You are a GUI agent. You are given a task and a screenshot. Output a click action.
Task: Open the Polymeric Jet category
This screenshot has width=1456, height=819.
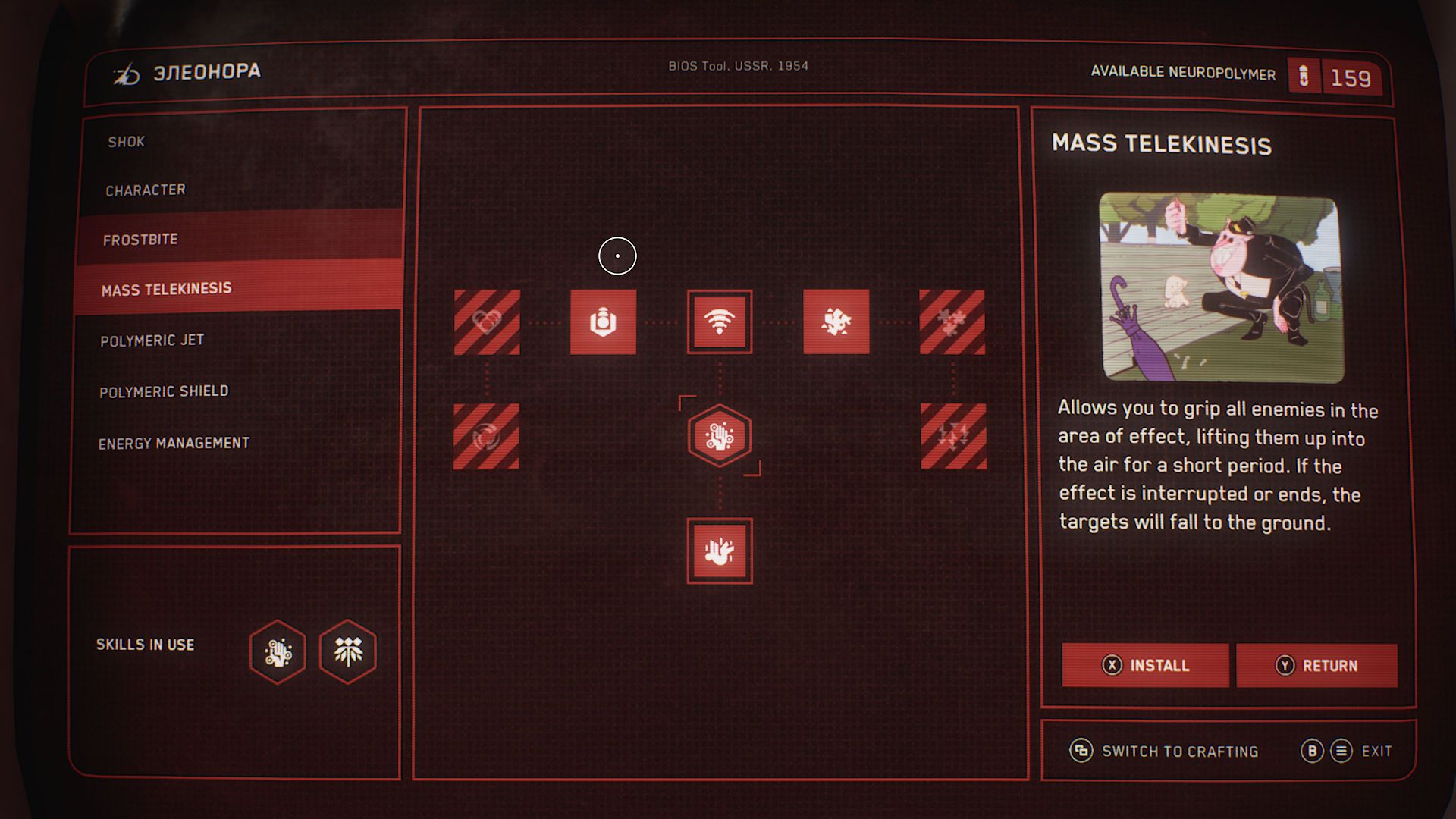152,340
